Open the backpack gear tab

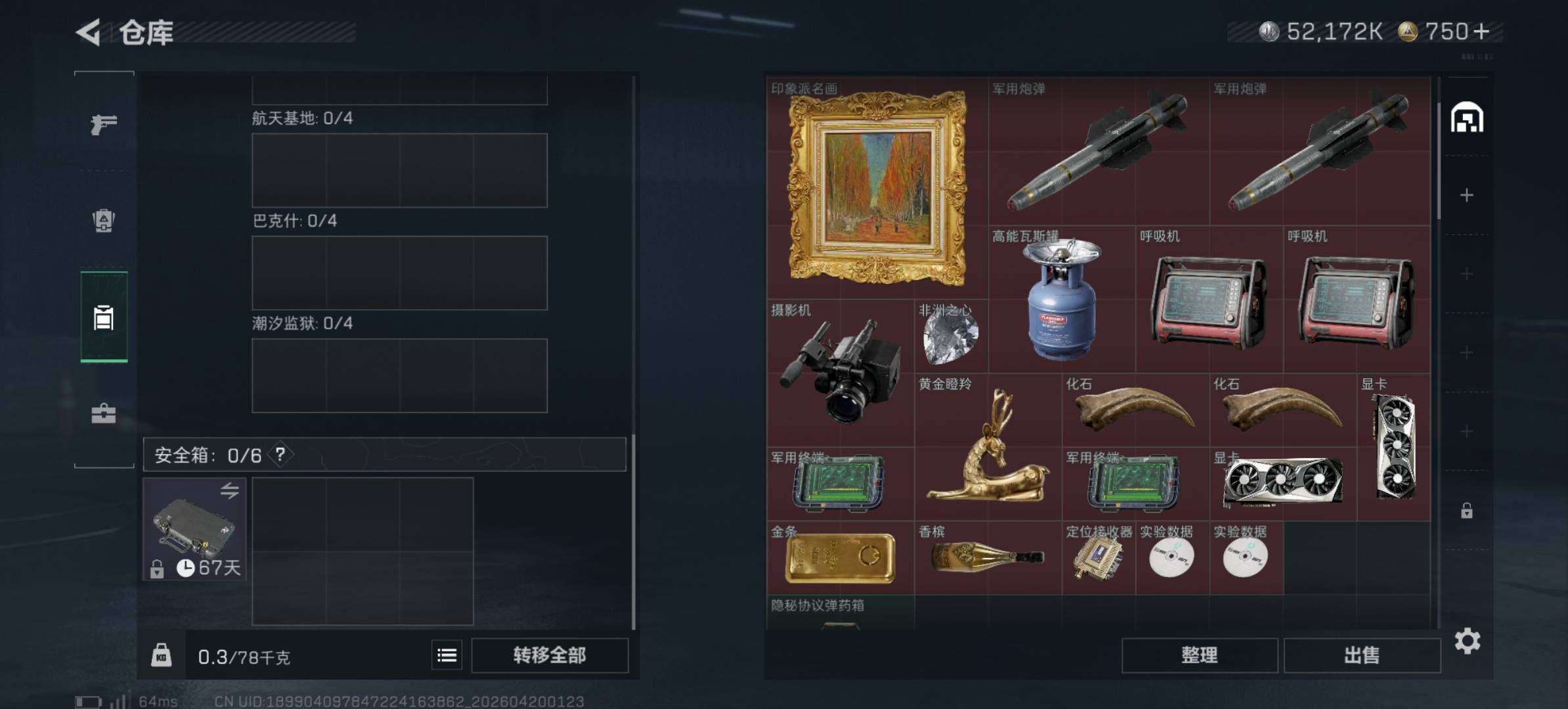(104, 221)
